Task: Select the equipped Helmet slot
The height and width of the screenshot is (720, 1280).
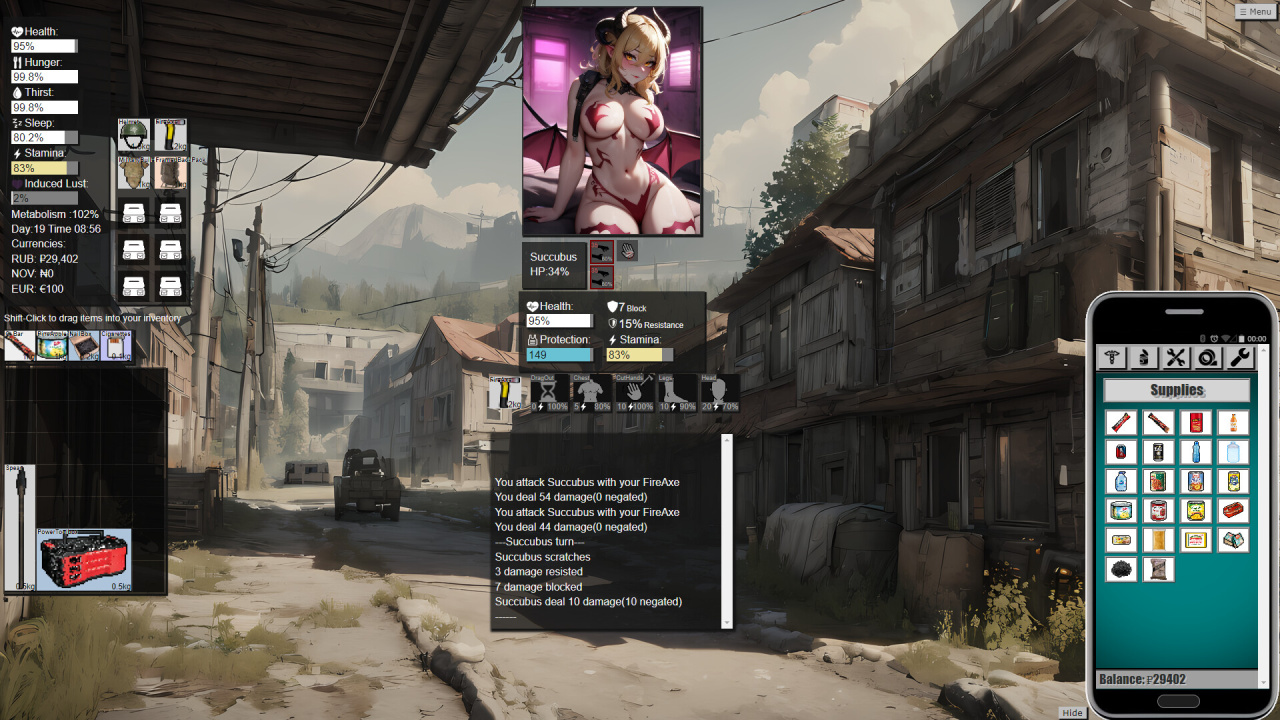Action: [134, 135]
